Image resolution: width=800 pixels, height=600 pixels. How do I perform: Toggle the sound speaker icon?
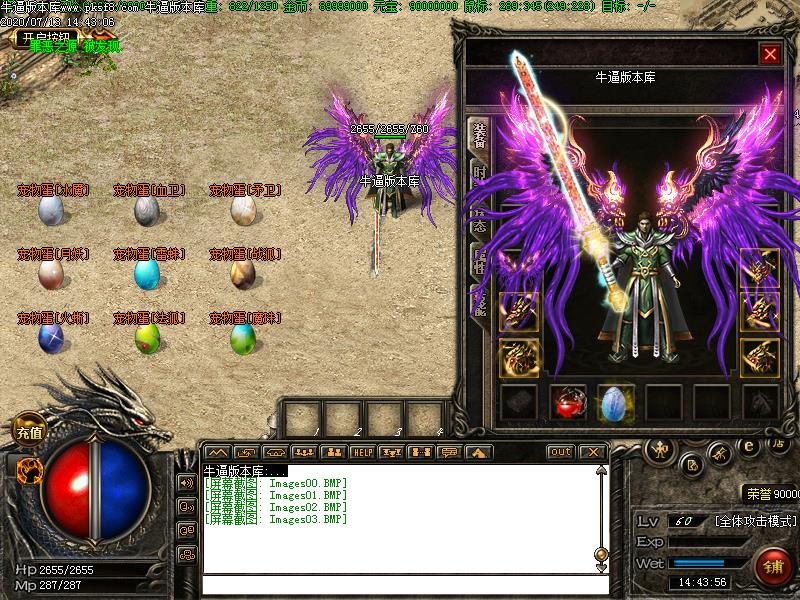(x=186, y=483)
